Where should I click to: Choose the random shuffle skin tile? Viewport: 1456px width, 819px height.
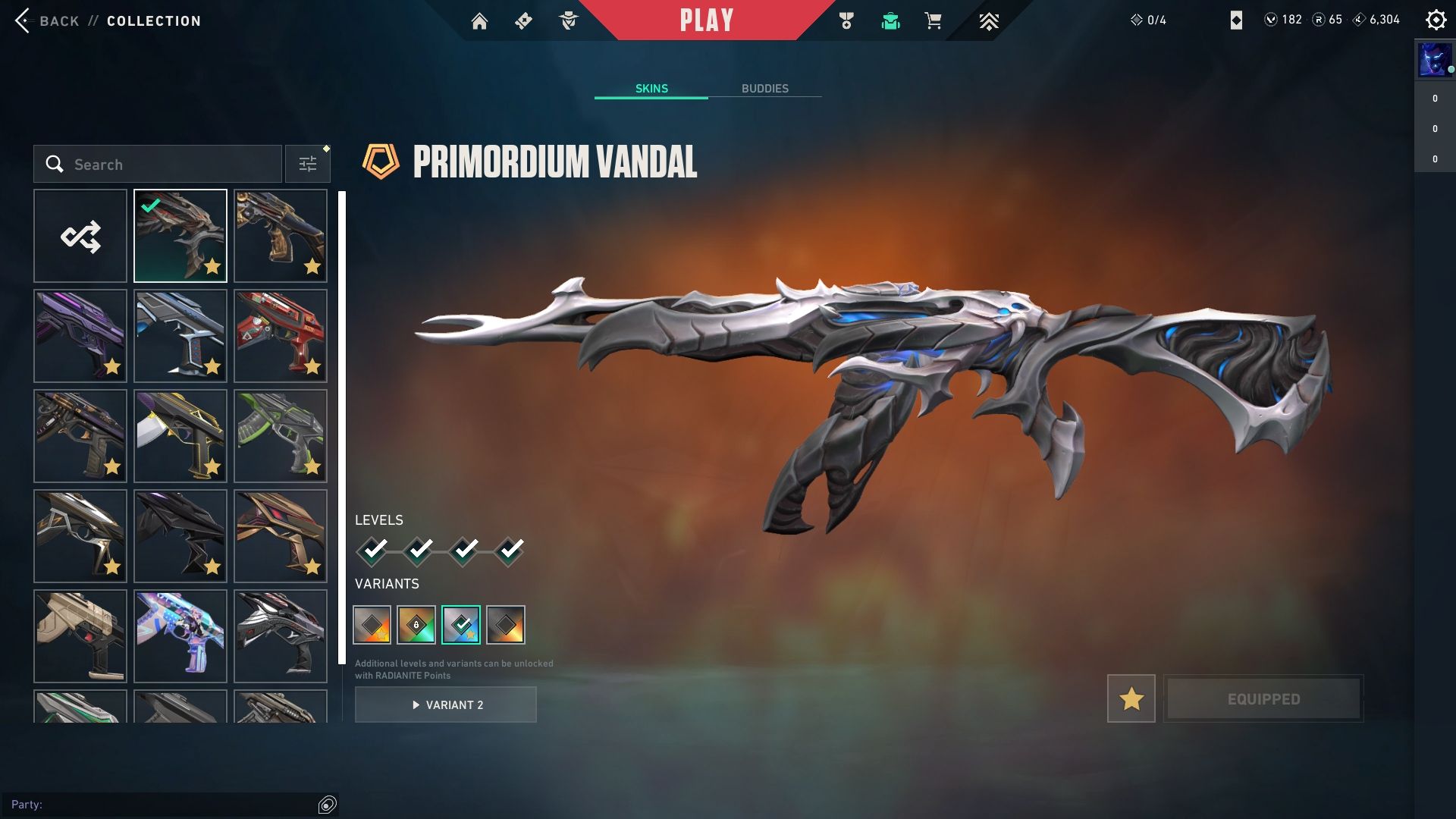[80, 236]
